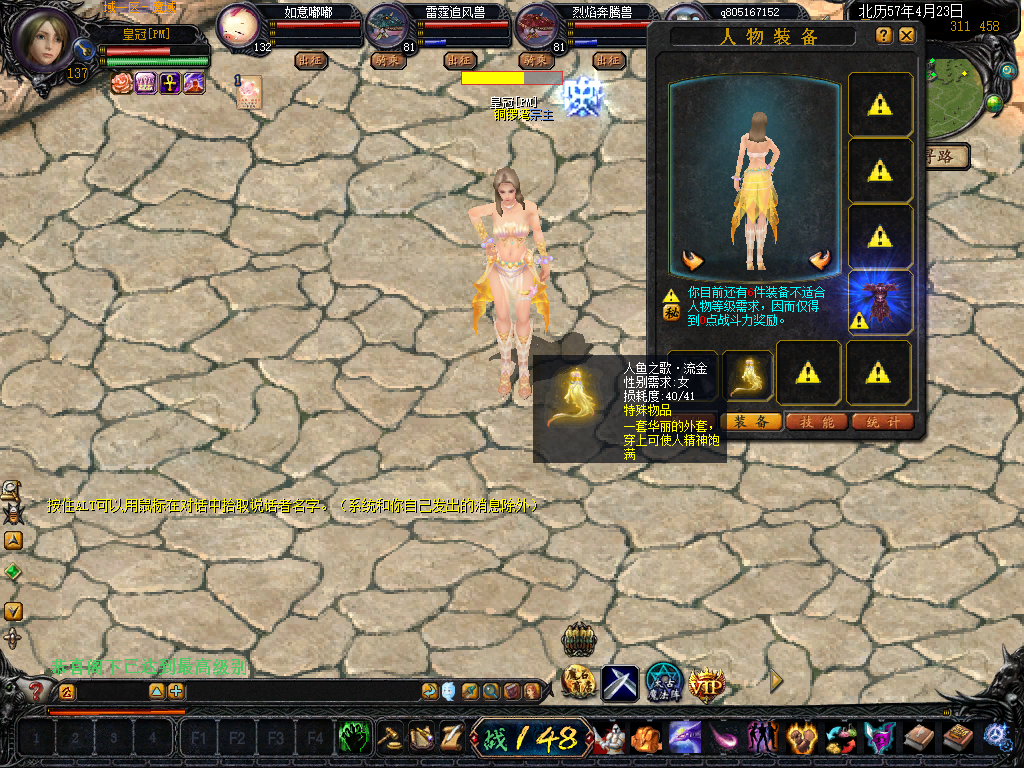
Task: Click the green hand icon on hotbar
Action: pos(354,739)
